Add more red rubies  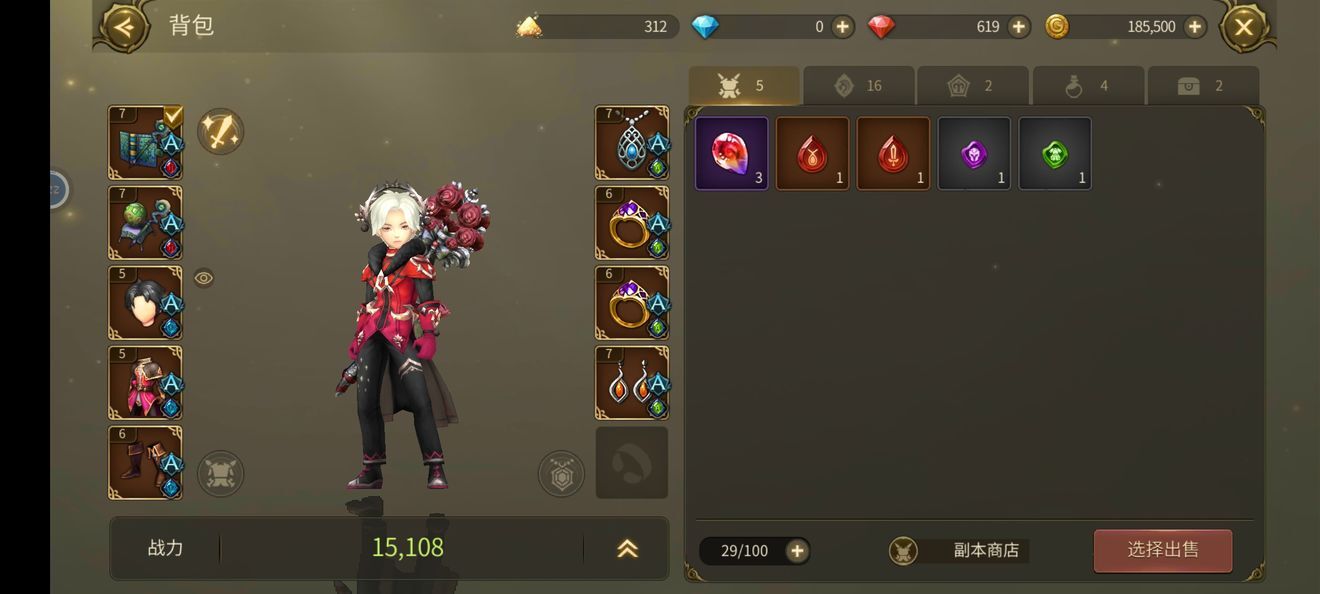(1018, 27)
